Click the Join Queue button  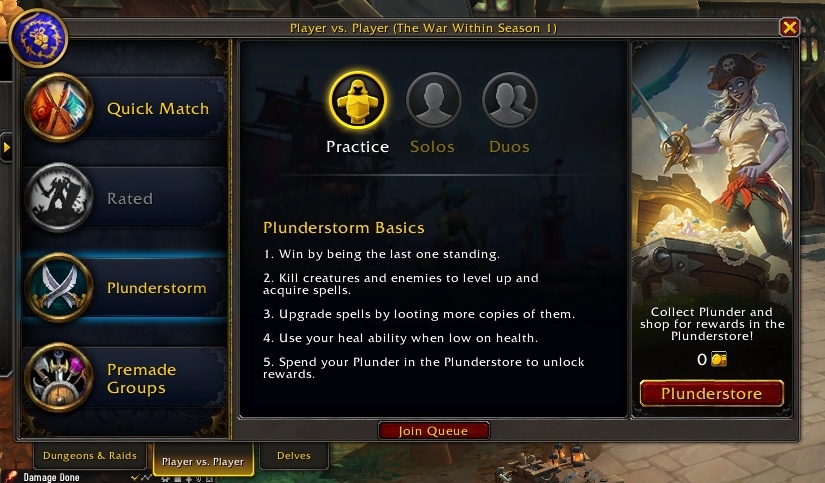tap(435, 431)
